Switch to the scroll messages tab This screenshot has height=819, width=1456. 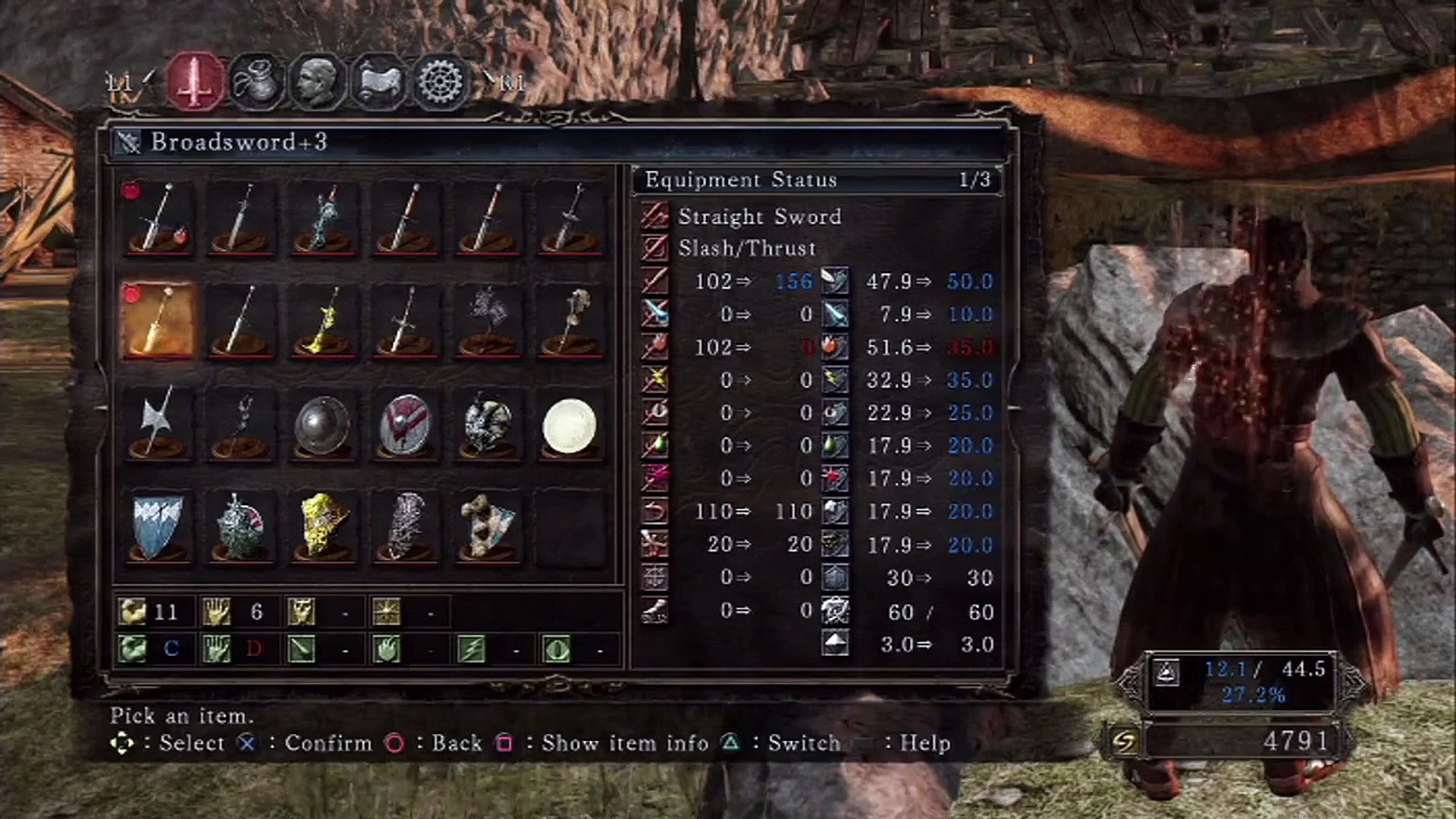point(378,81)
